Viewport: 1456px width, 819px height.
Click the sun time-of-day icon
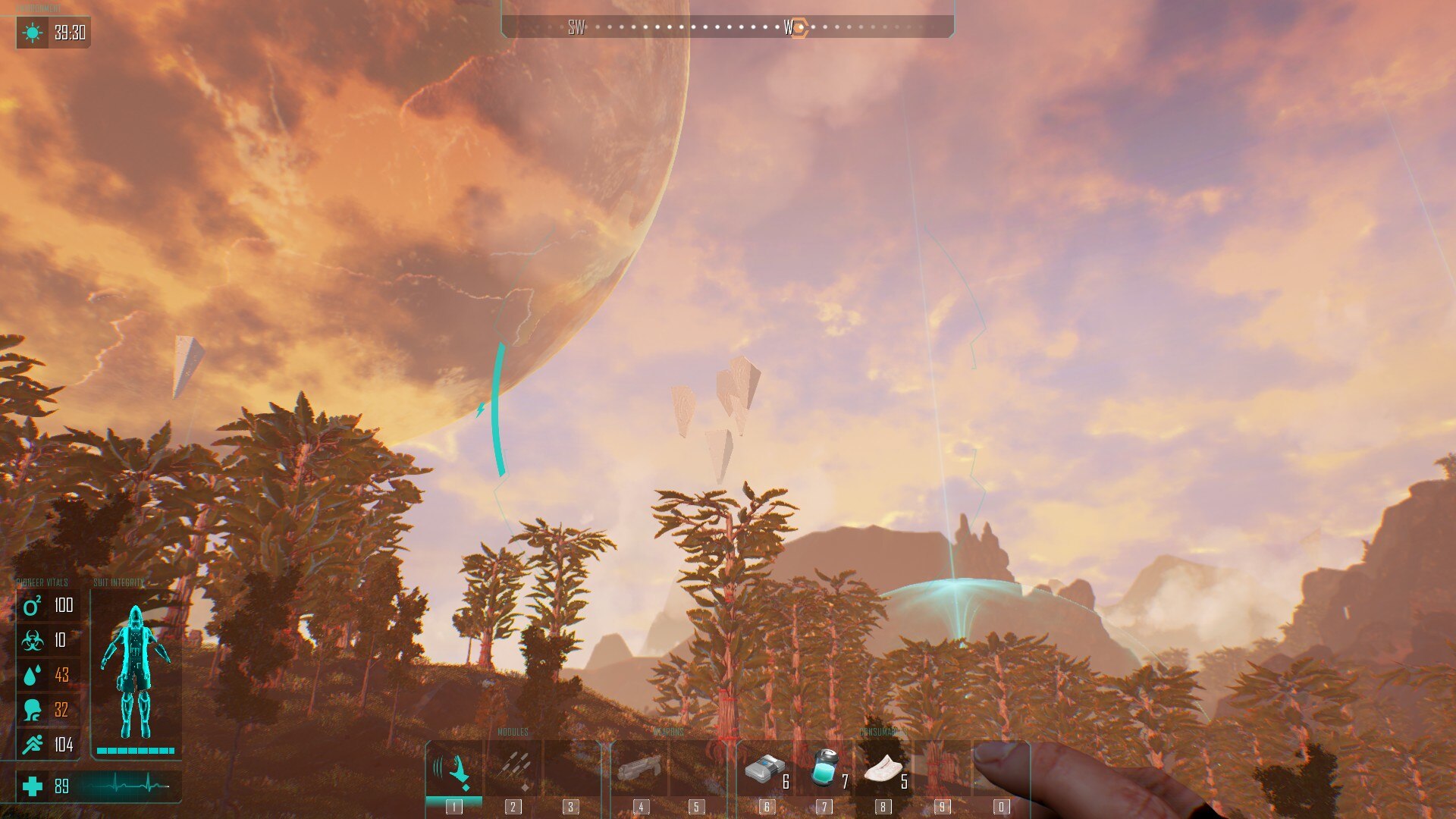click(33, 33)
